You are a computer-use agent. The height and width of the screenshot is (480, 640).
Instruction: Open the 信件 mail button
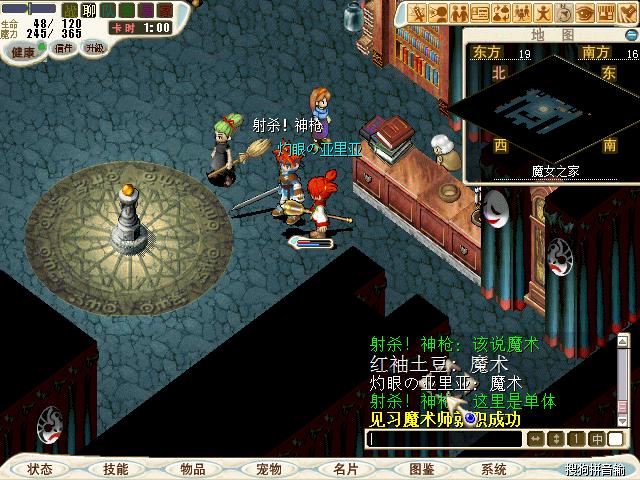pos(64,48)
